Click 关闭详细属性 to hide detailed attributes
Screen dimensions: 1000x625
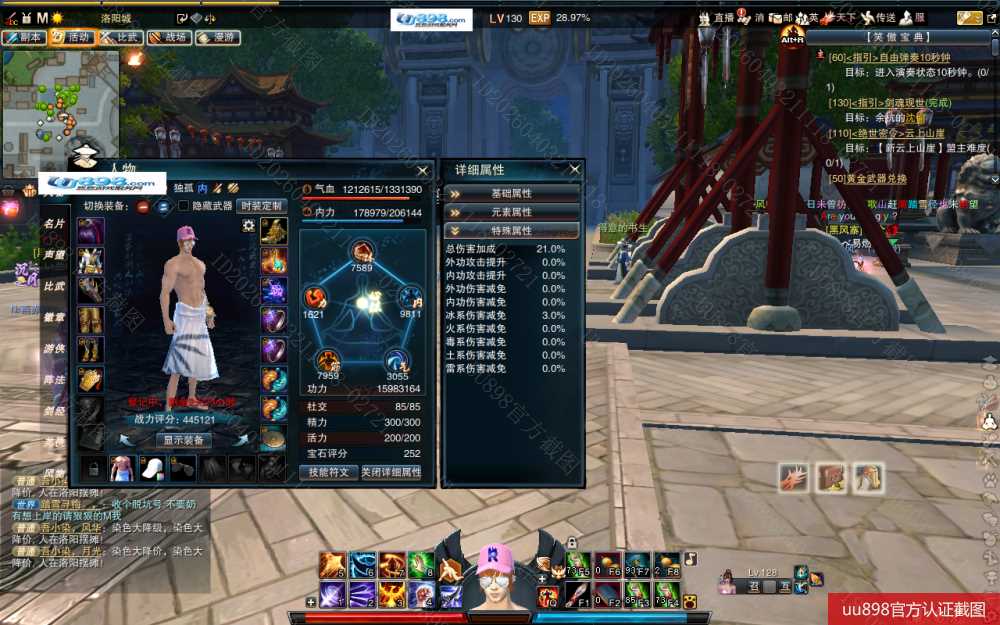coord(391,472)
